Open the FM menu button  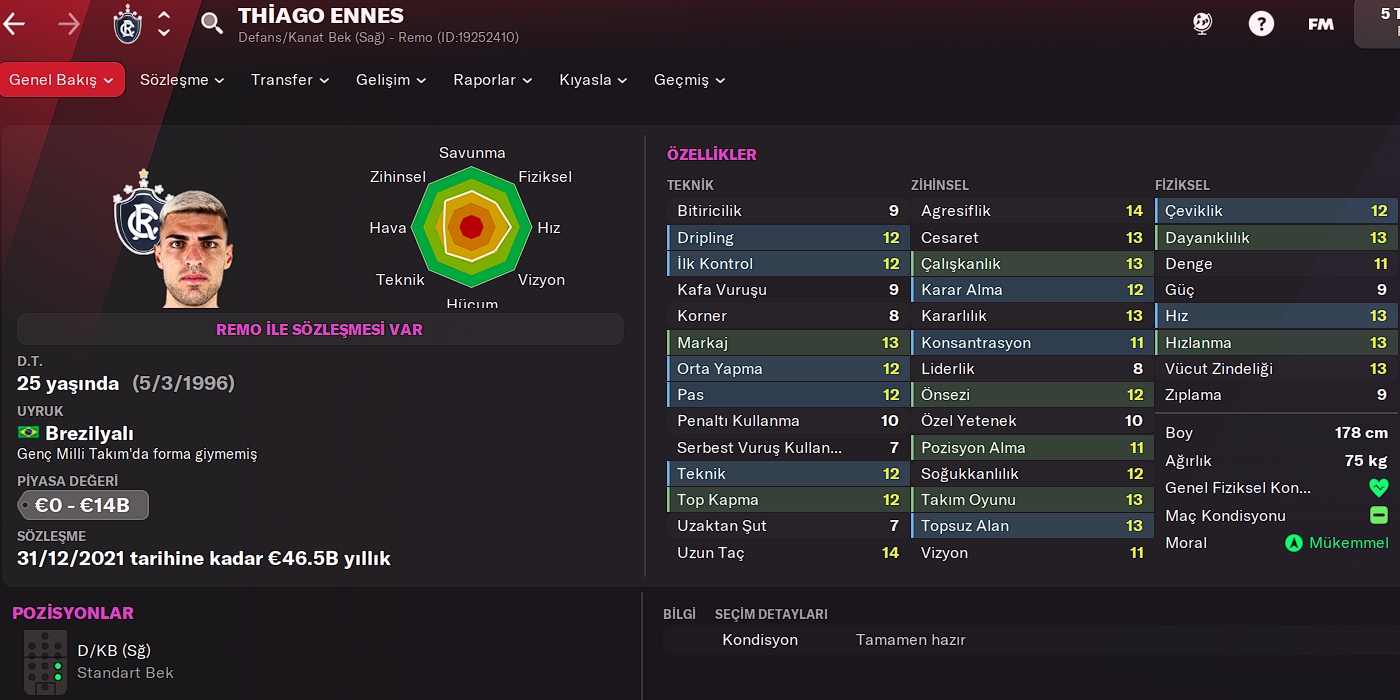coord(1320,24)
